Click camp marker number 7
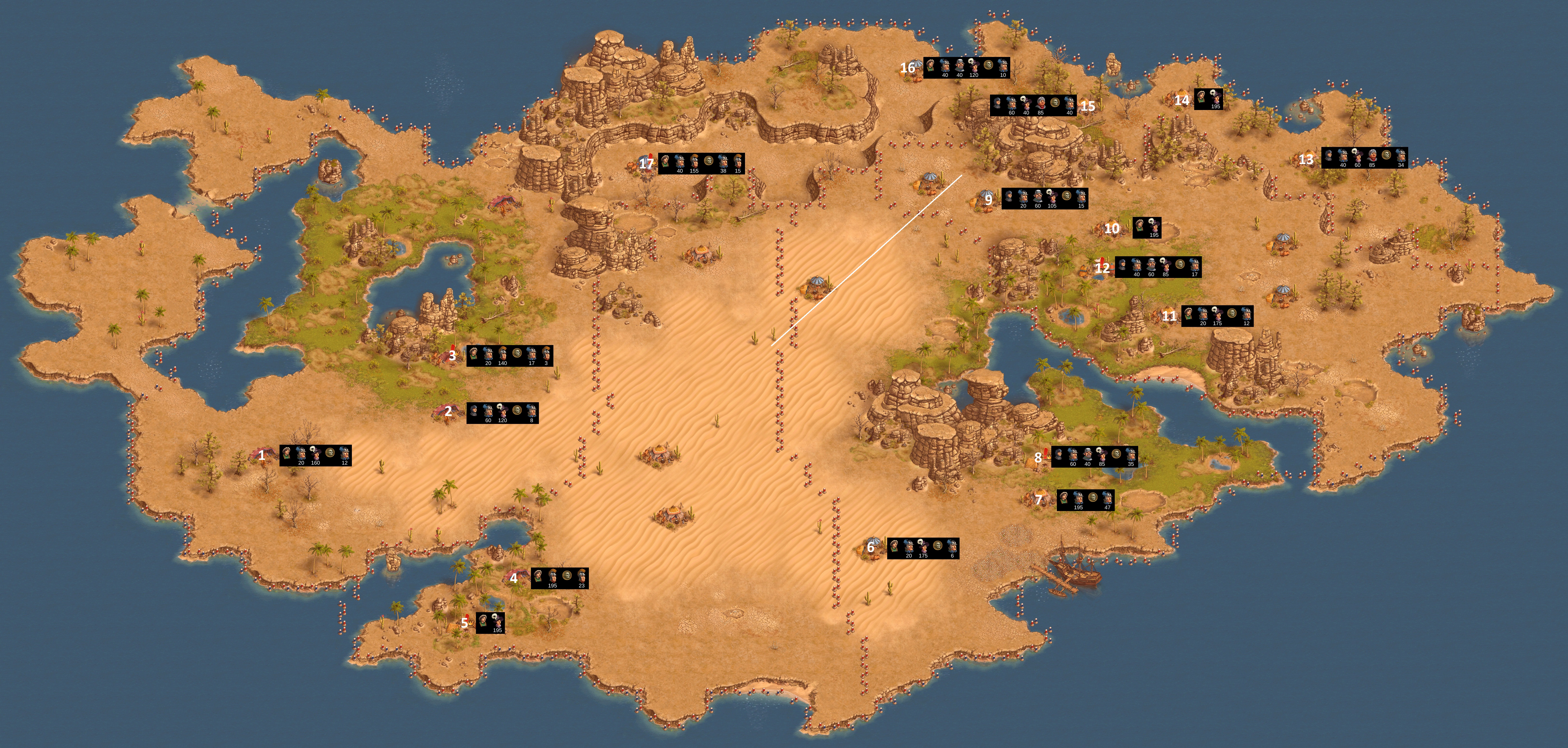Image resolution: width=1568 pixels, height=748 pixels. click(x=1038, y=500)
